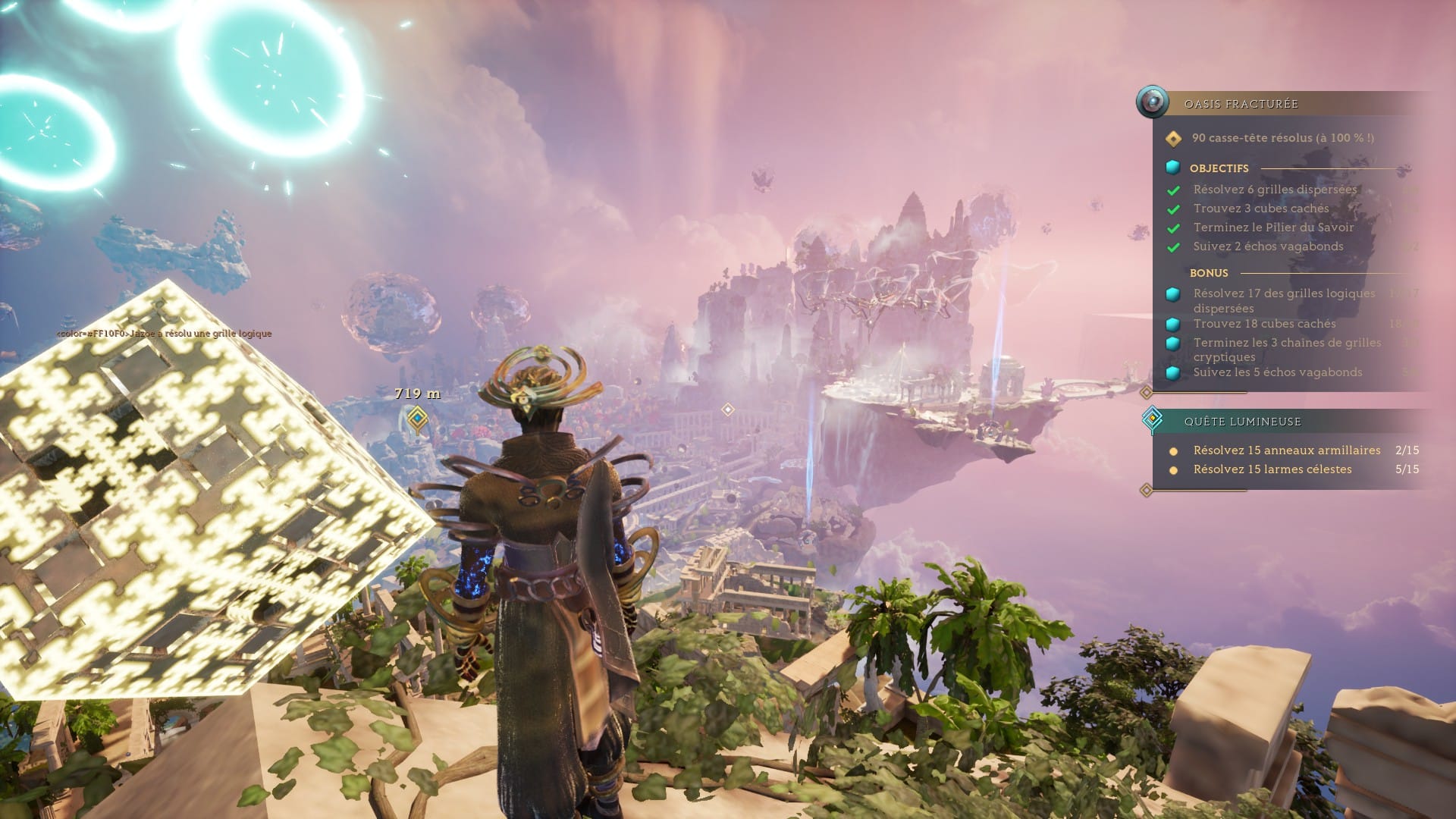
Task: Select the Résolvez 15 larmes célestes quest
Action: tap(1272, 469)
